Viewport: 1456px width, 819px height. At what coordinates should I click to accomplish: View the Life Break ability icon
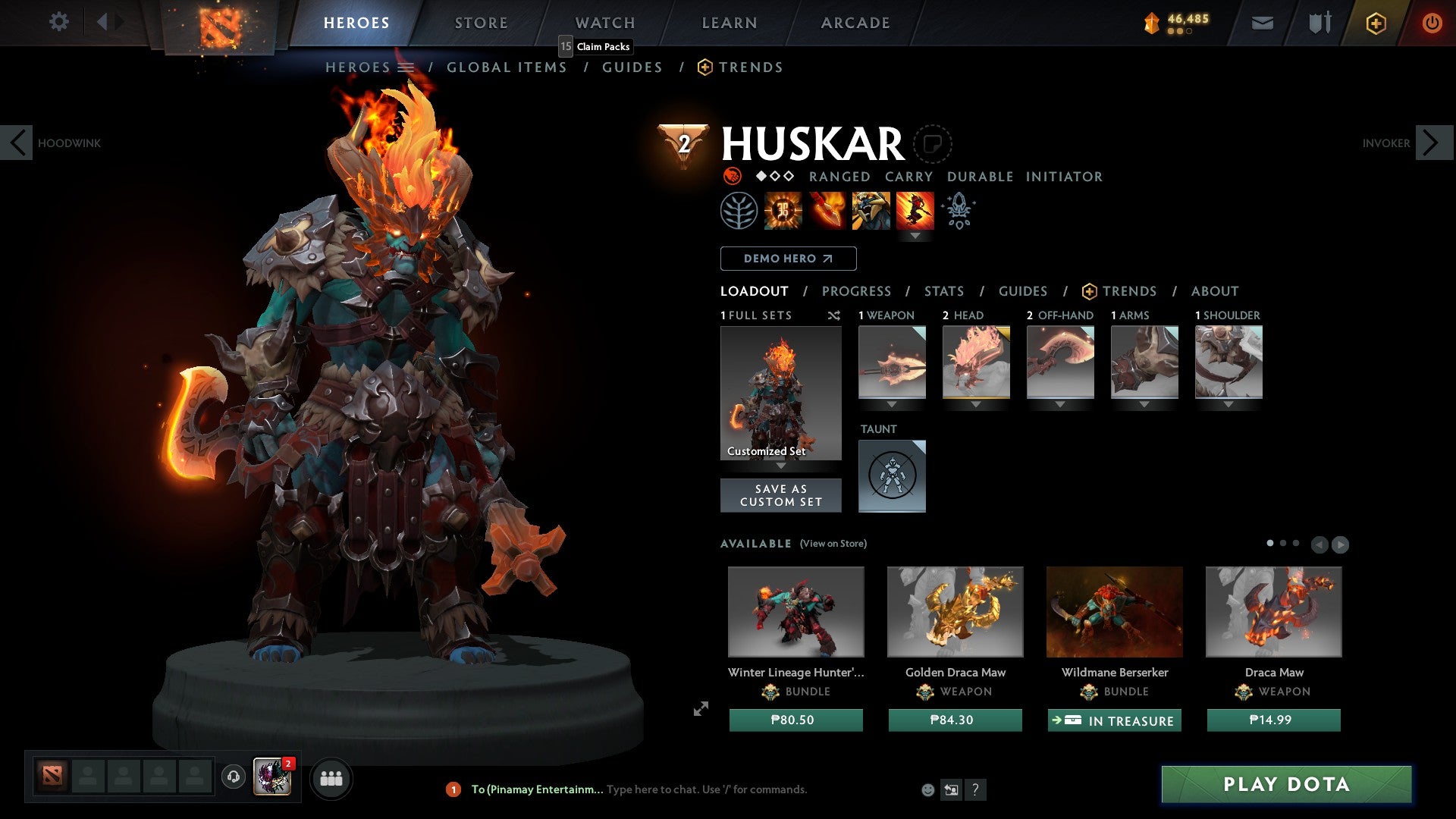[916, 211]
